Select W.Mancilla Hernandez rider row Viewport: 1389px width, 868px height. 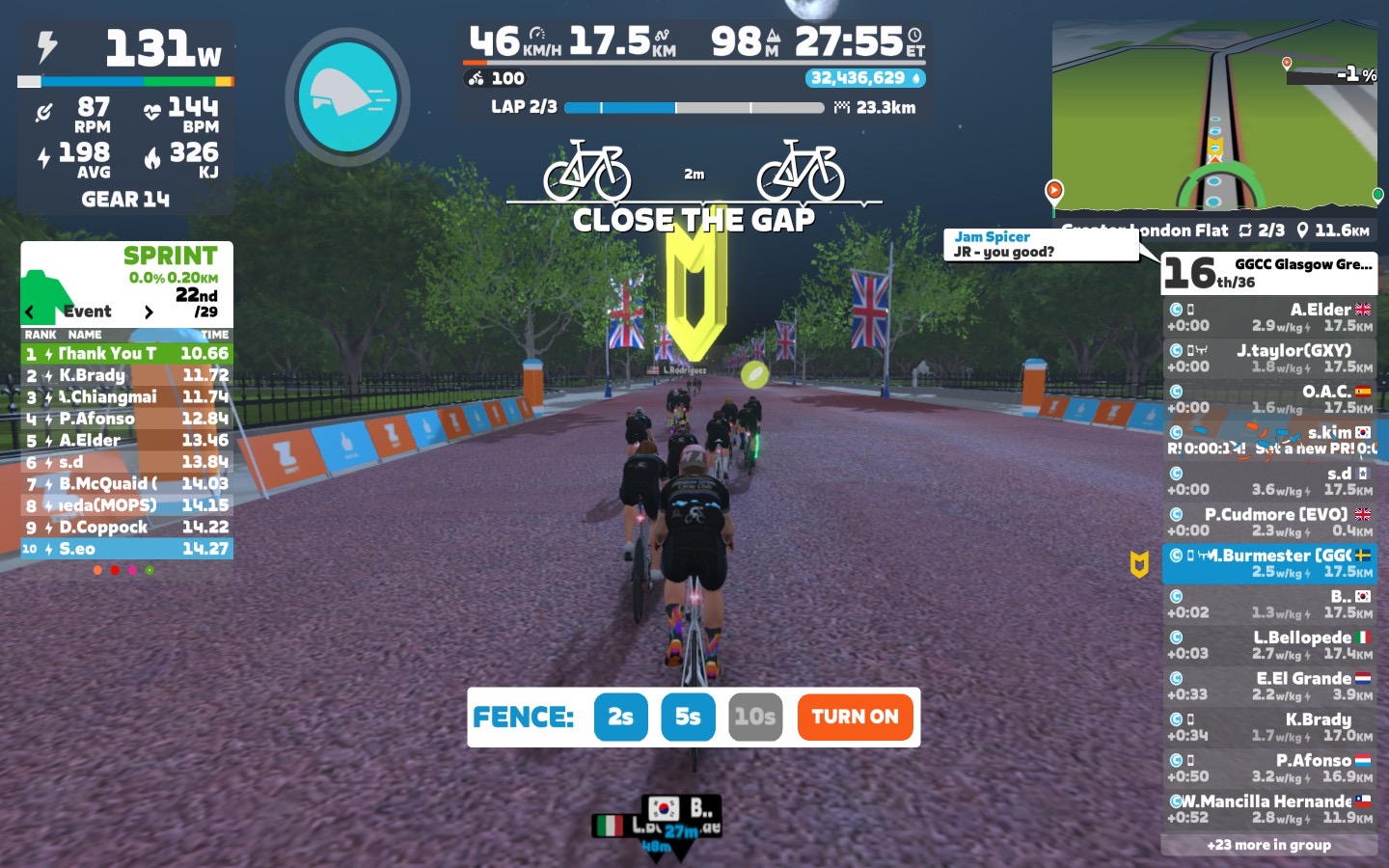click(x=1268, y=808)
